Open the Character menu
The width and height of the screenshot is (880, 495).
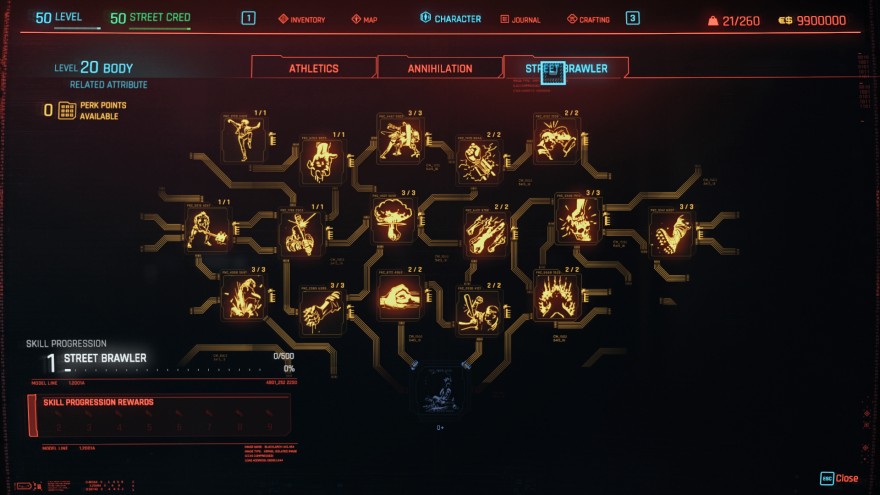(x=451, y=19)
